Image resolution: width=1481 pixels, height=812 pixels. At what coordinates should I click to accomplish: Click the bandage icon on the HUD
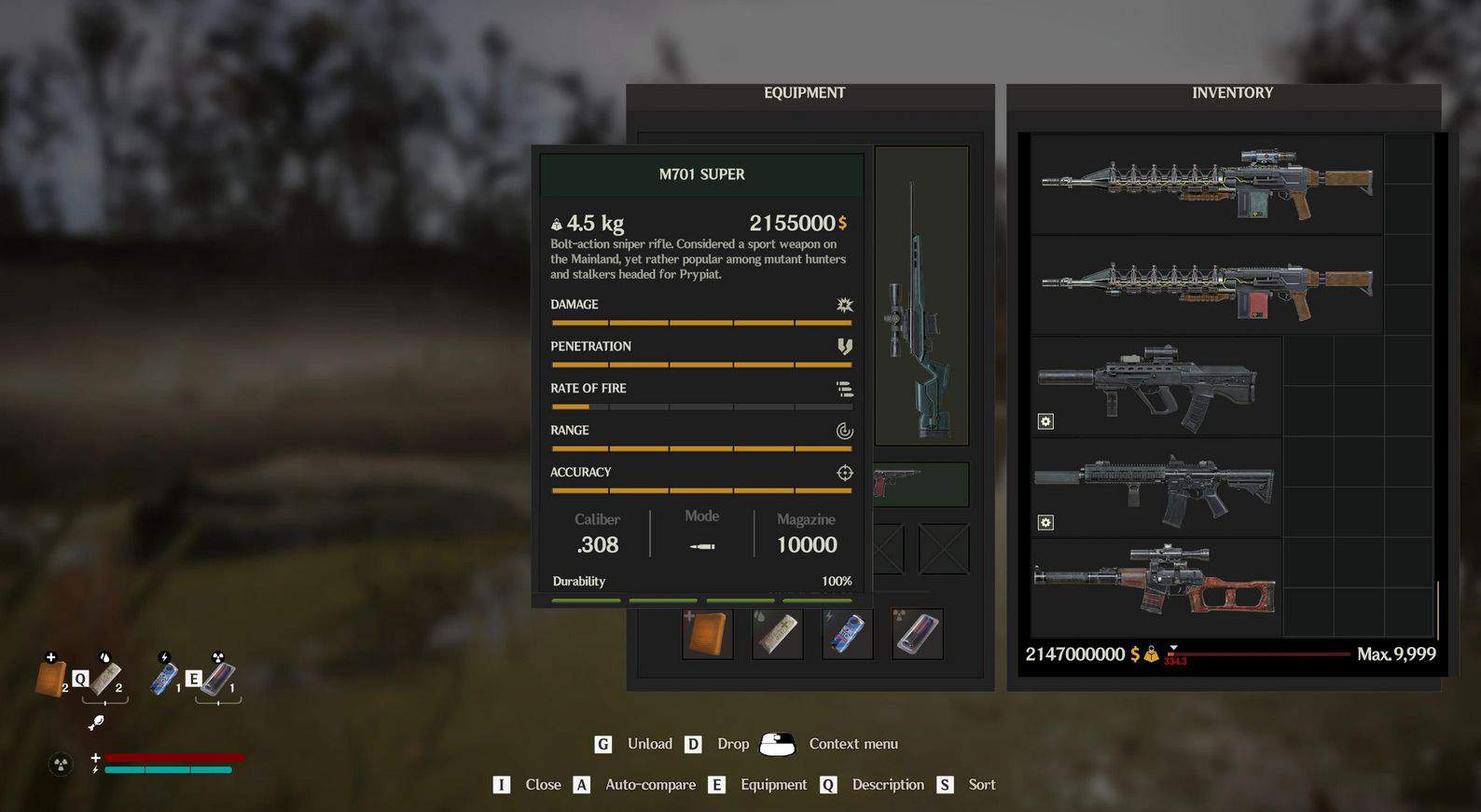[x=104, y=677]
